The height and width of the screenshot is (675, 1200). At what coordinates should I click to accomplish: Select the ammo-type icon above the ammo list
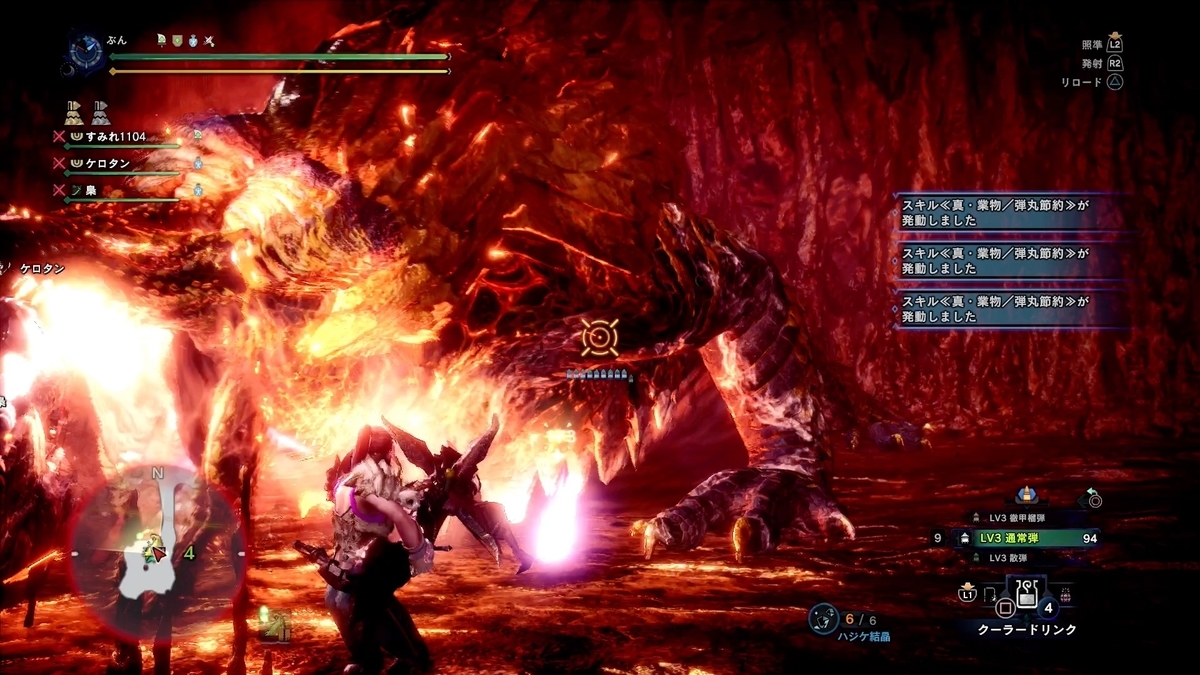tap(1026, 493)
